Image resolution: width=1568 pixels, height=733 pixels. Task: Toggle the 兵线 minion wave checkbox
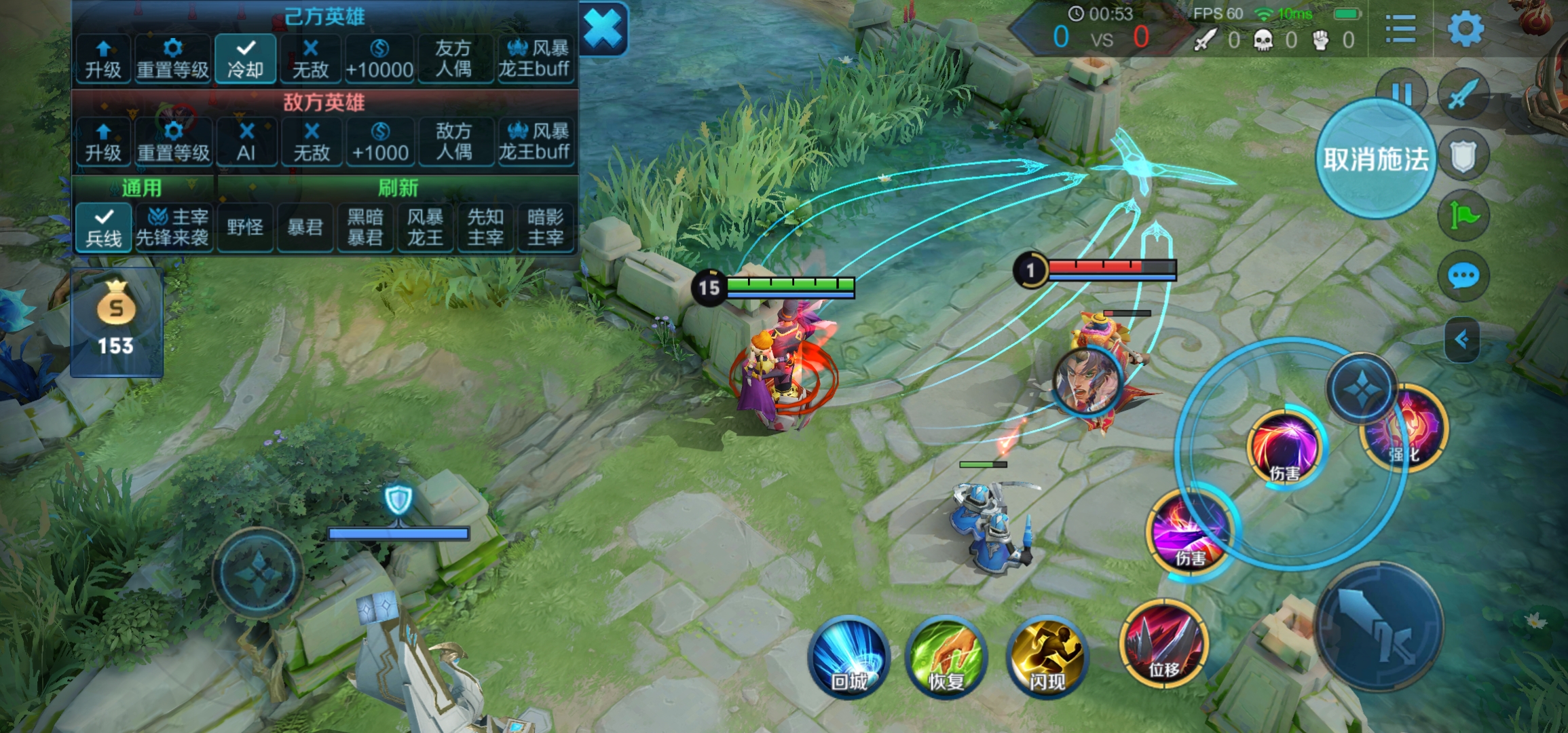click(x=104, y=227)
